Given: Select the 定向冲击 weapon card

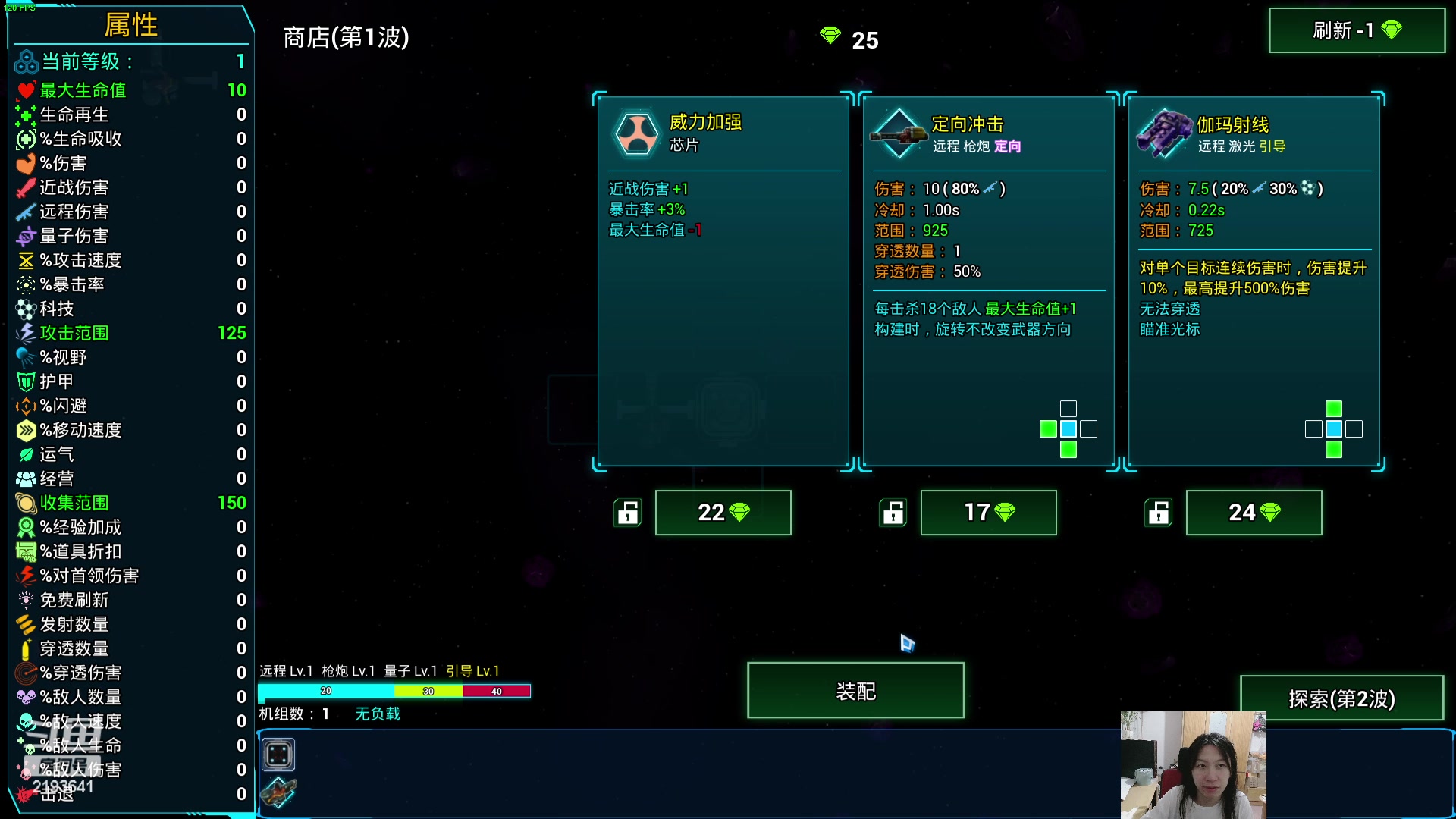Looking at the screenshot, I should click(x=988, y=281).
